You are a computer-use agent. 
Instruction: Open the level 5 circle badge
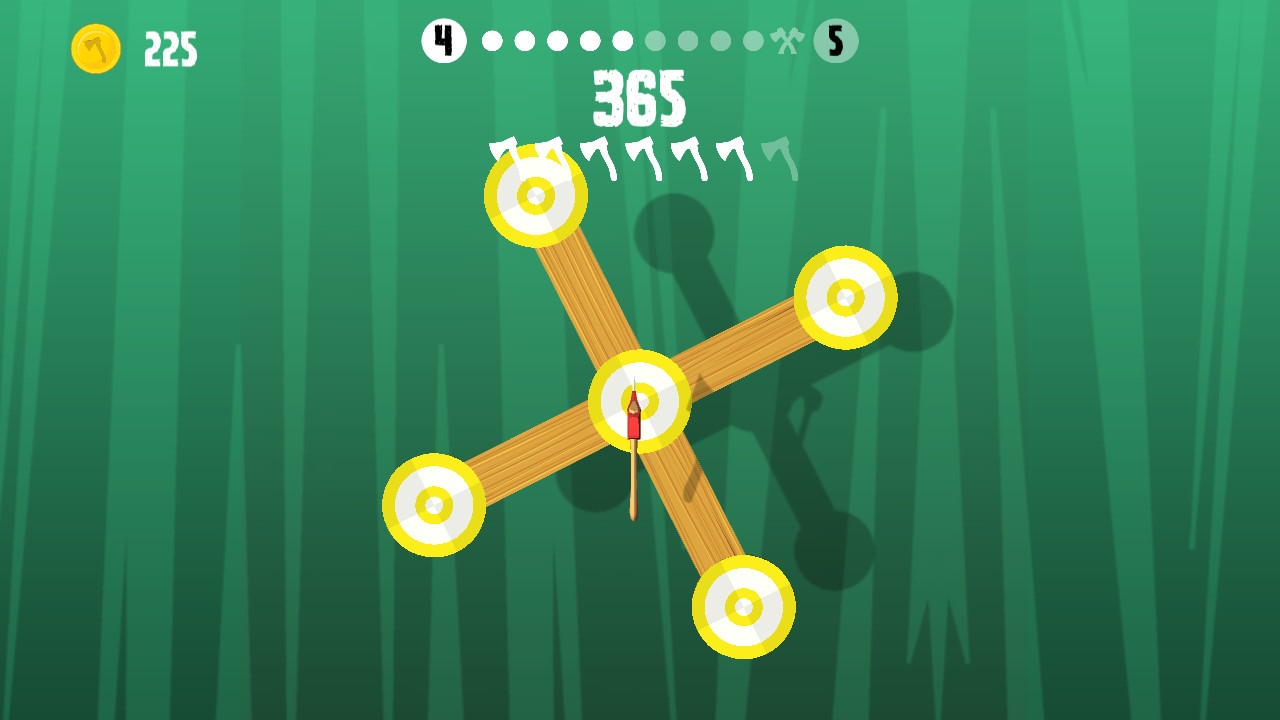pos(836,40)
